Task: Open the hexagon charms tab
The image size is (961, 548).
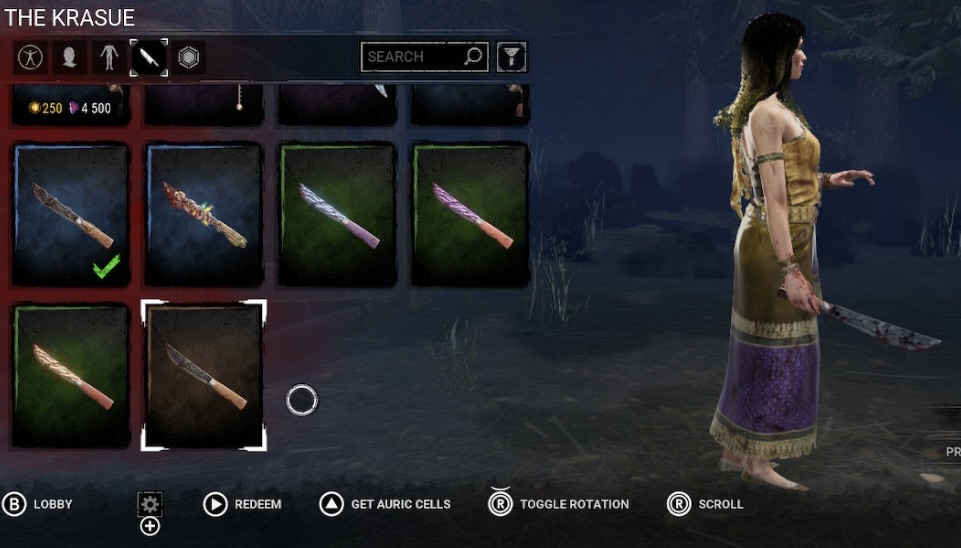Action: 188,58
